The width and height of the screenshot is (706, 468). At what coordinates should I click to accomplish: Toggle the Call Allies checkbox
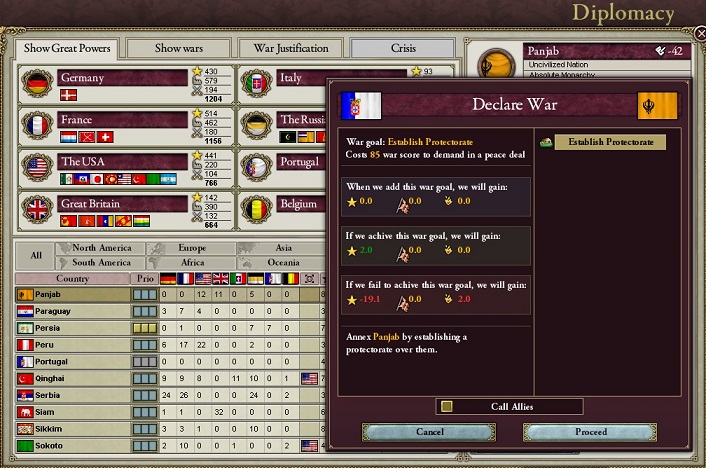447,406
